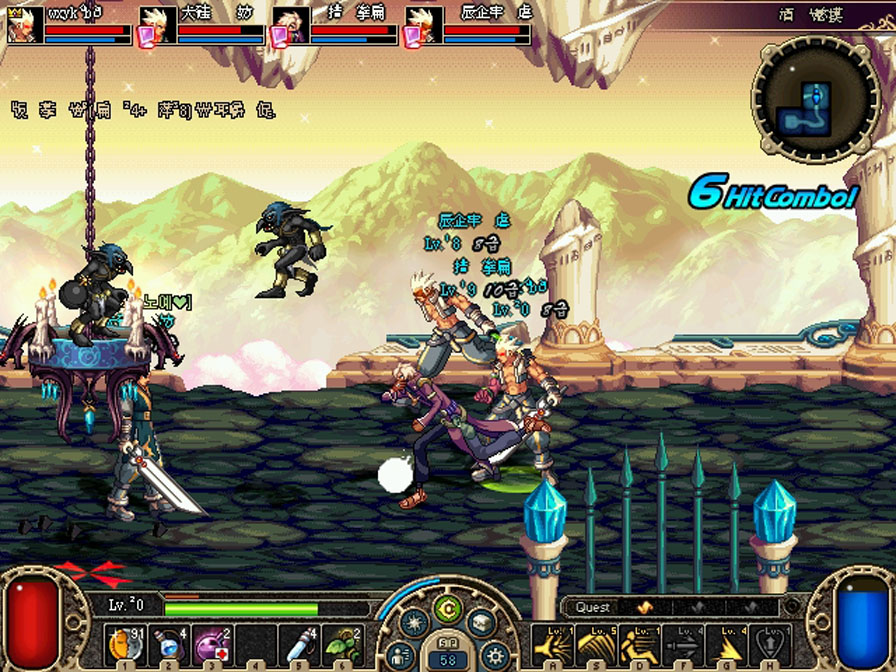Click the second party member portrait
Viewport: 896px width, 672px height.
157,25
